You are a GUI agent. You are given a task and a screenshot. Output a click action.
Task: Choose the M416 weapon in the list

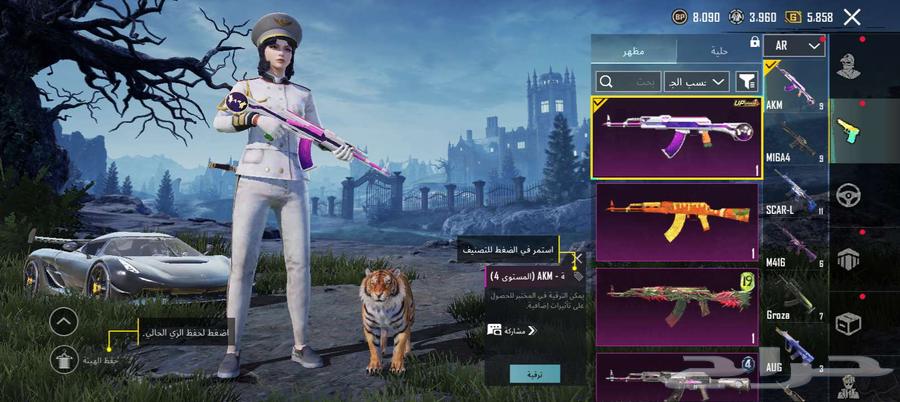(795, 247)
